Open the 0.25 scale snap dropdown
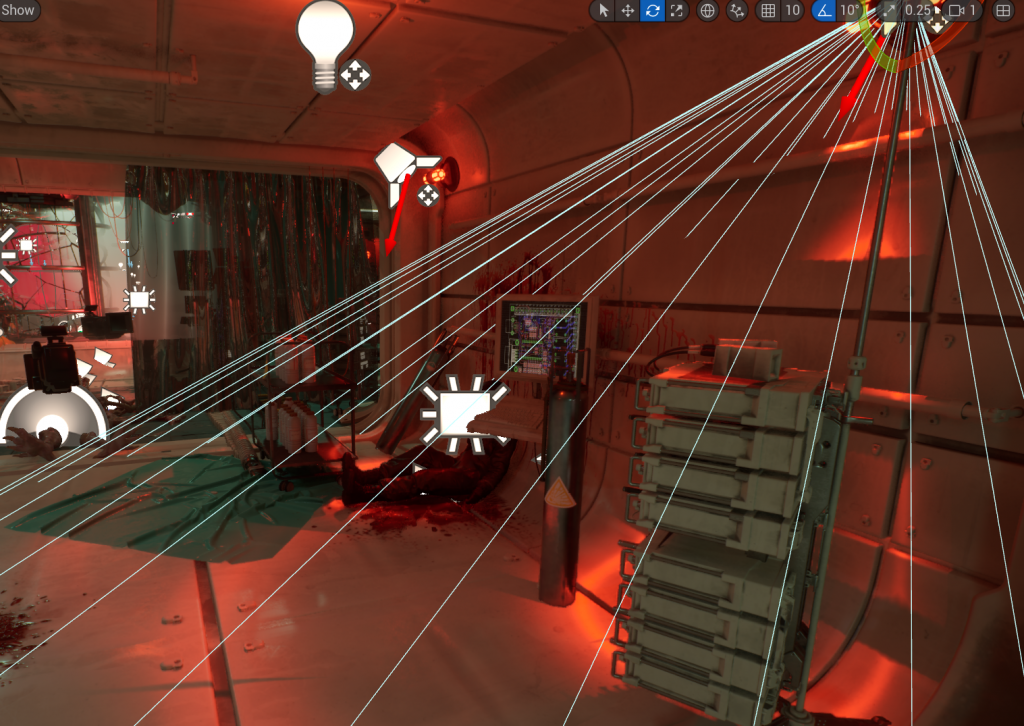The height and width of the screenshot is (726, 1024). coord(917,11)
